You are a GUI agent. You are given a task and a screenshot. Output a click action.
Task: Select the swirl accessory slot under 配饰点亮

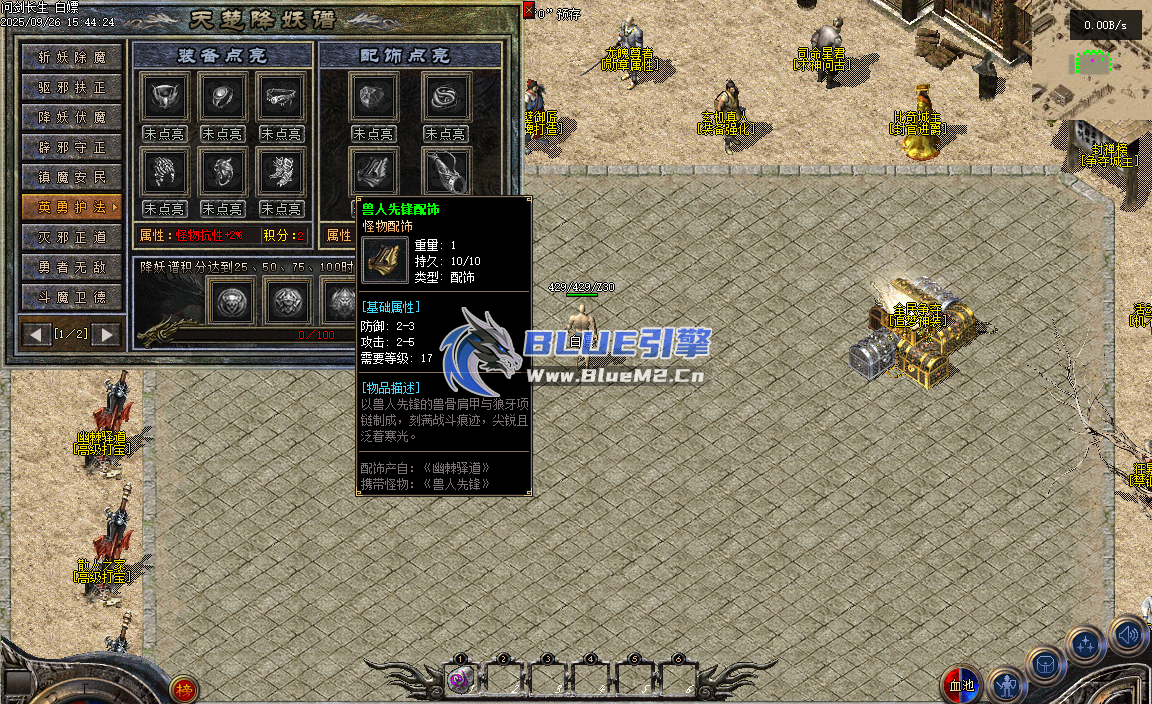446,97
